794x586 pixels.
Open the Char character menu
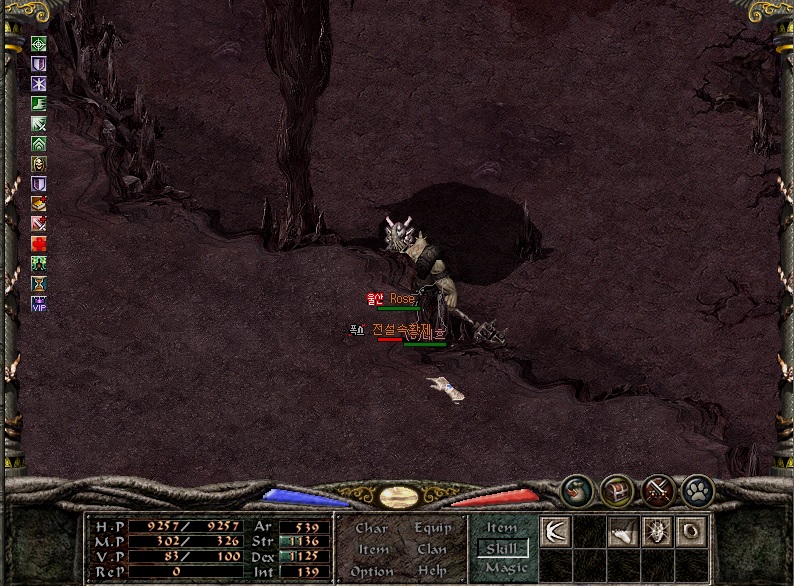pyautogui.click(x=372, y=528)
